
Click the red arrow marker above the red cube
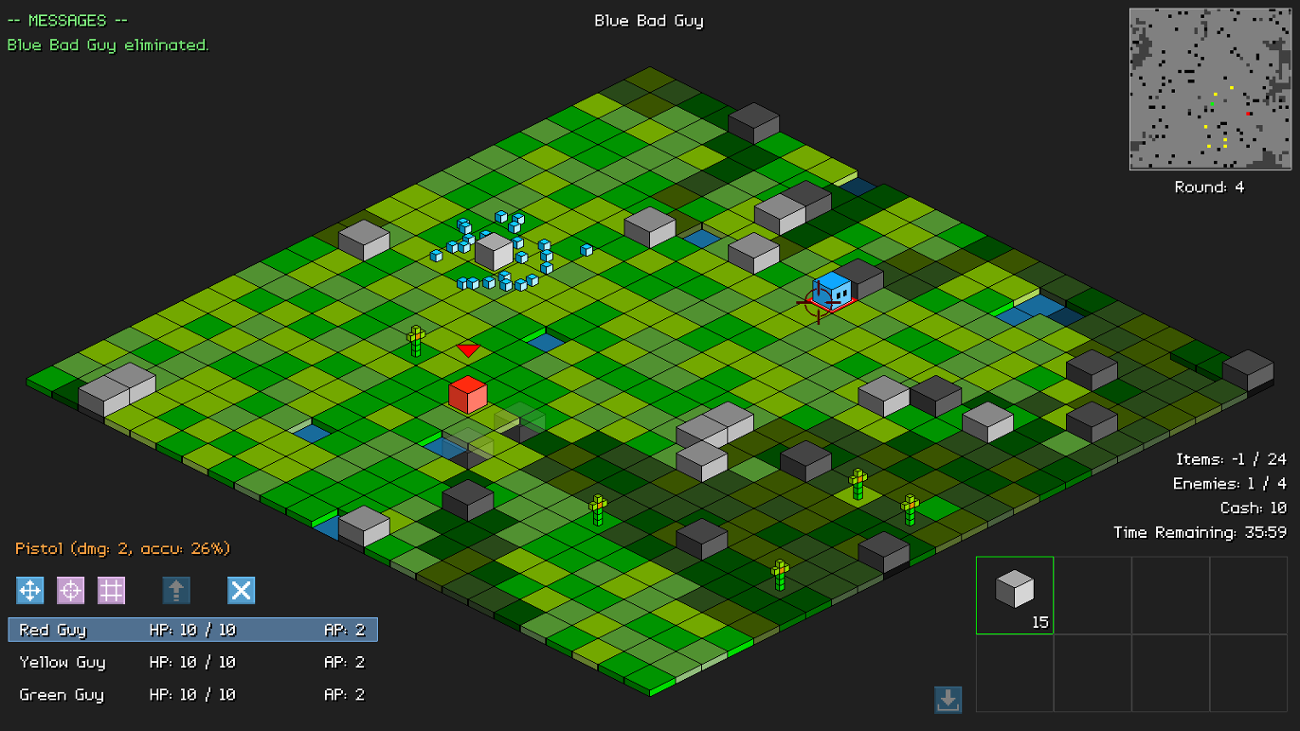coord(466,350)
